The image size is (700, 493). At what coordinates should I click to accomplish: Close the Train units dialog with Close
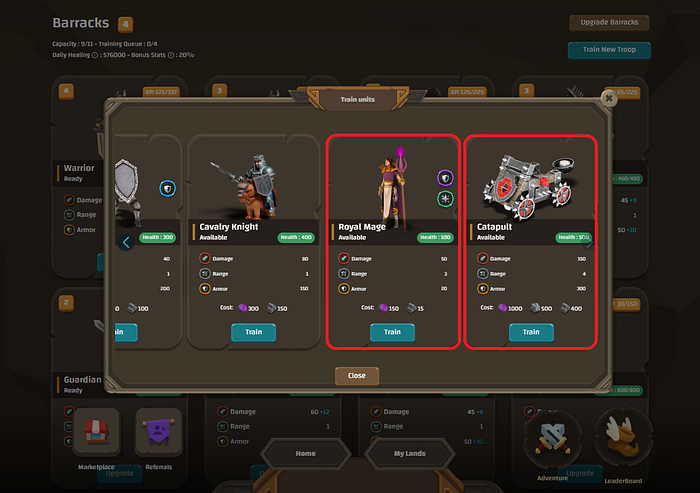357,376
